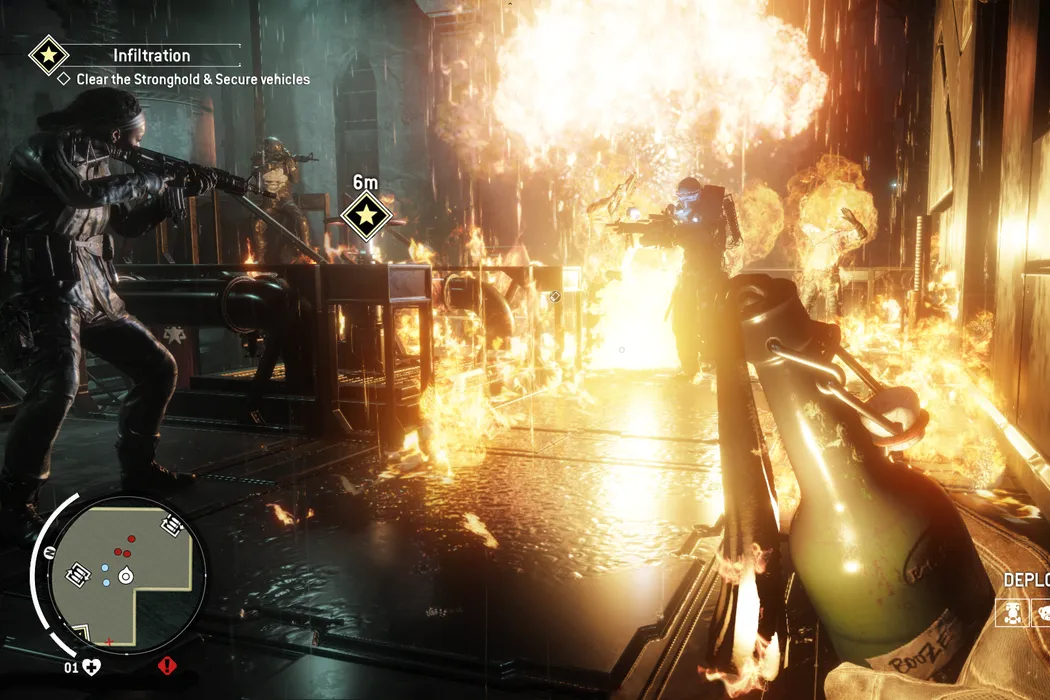Click the star mission icon beside Infiltration
The height and width of the screenshot is (700, 1050).
[48, 55]
